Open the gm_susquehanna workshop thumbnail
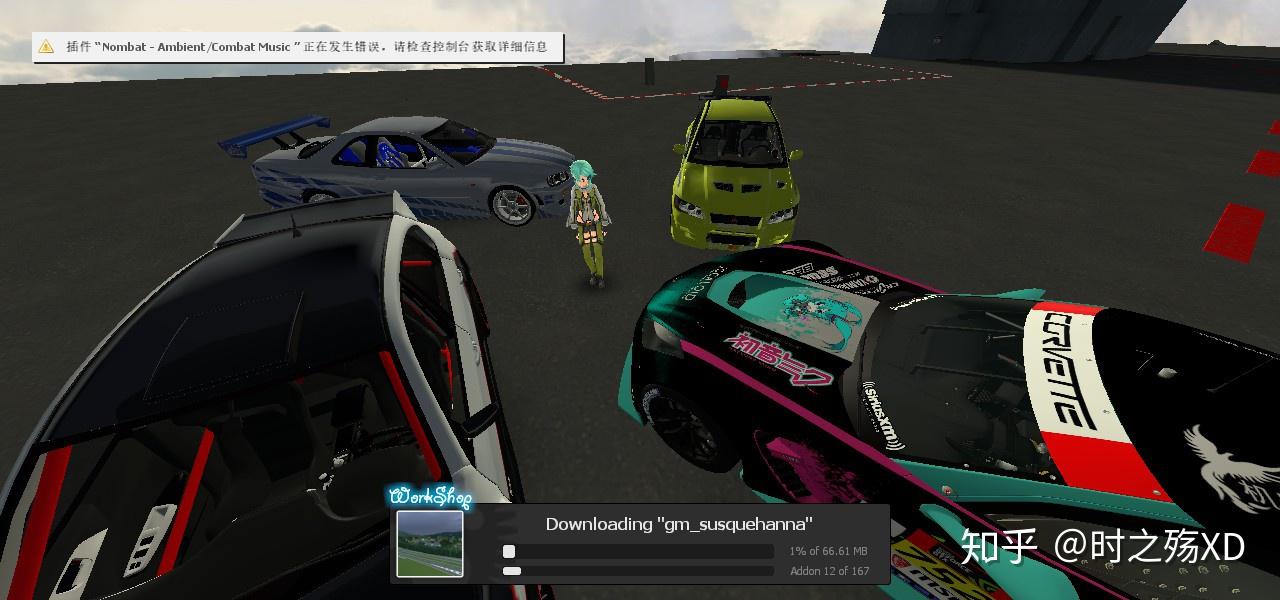The image size is (1280, 600). 430,544
